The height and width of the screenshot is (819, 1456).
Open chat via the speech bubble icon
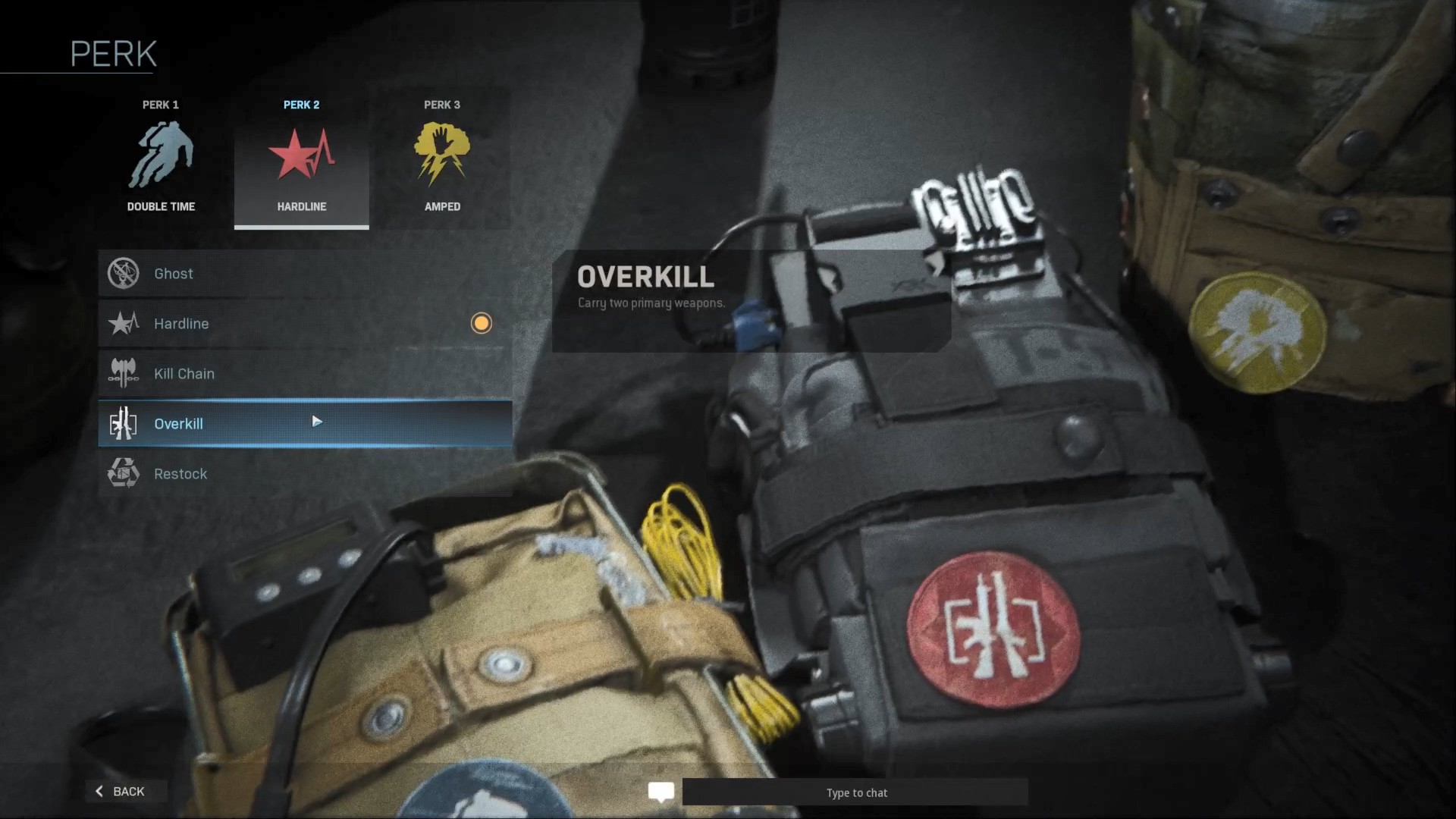[x=661, y=792]
